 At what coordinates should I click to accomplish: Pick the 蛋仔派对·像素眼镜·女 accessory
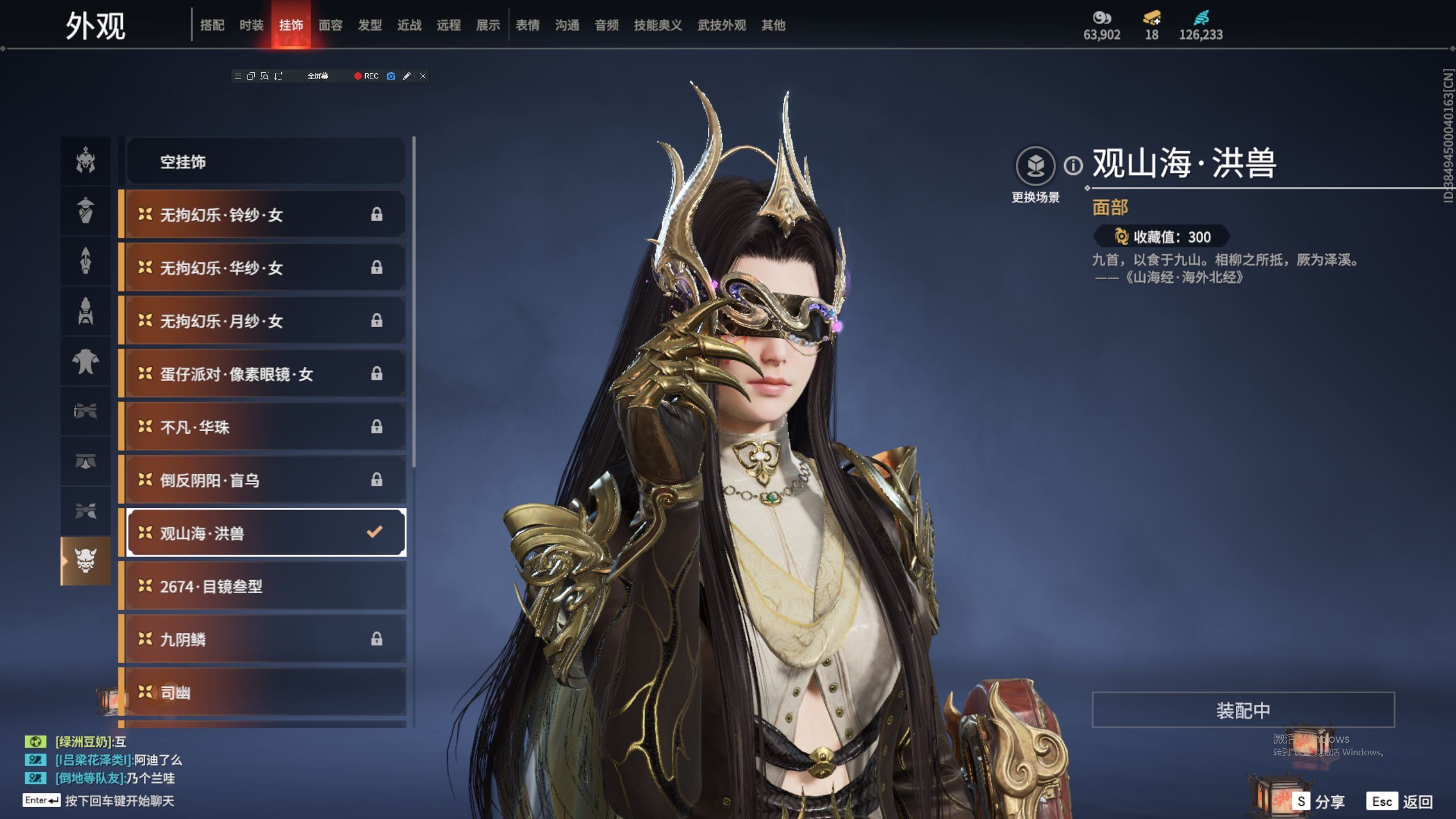pos(266,374)
